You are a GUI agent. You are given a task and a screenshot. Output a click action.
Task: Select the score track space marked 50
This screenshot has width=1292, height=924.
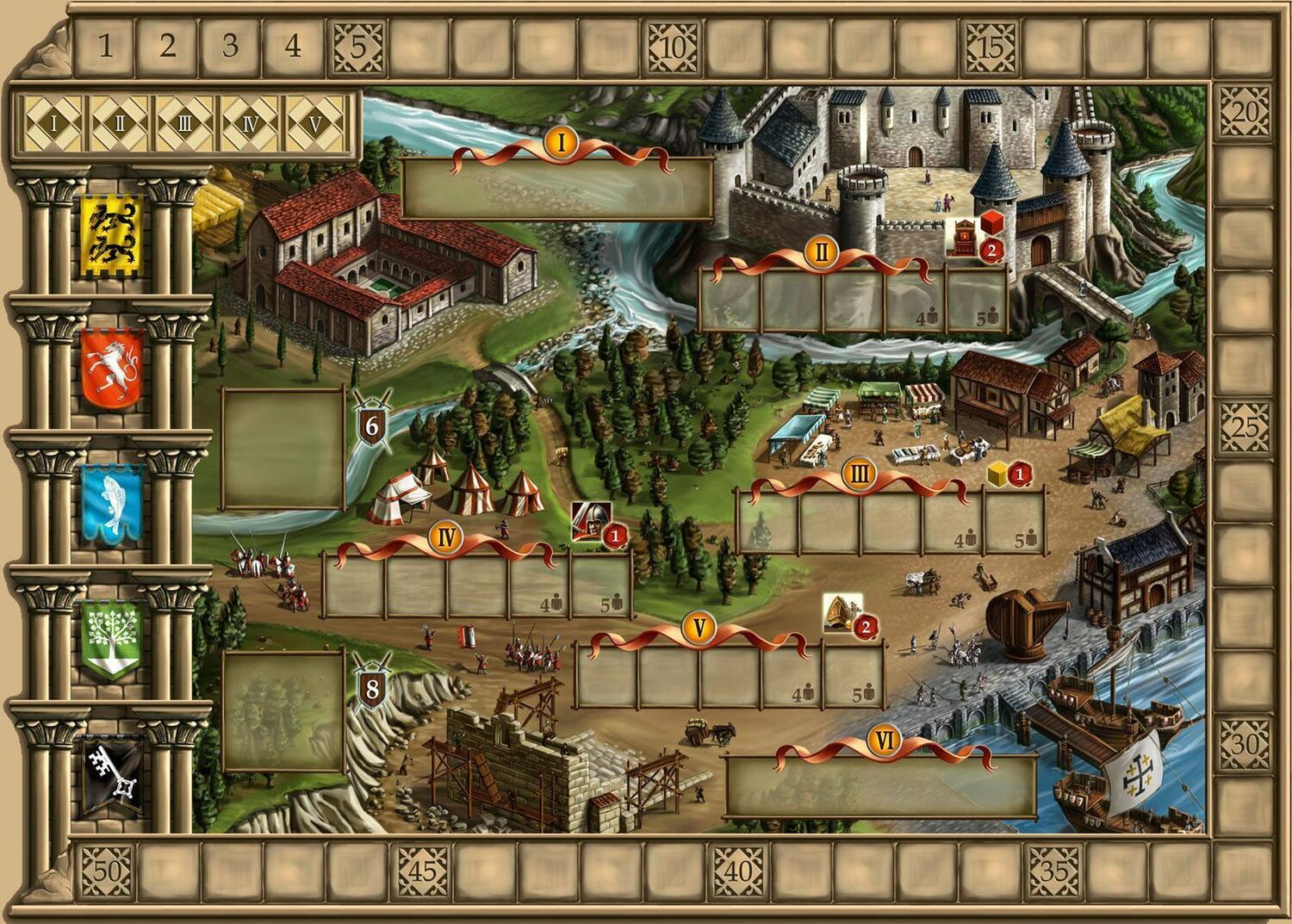point(105,871)
